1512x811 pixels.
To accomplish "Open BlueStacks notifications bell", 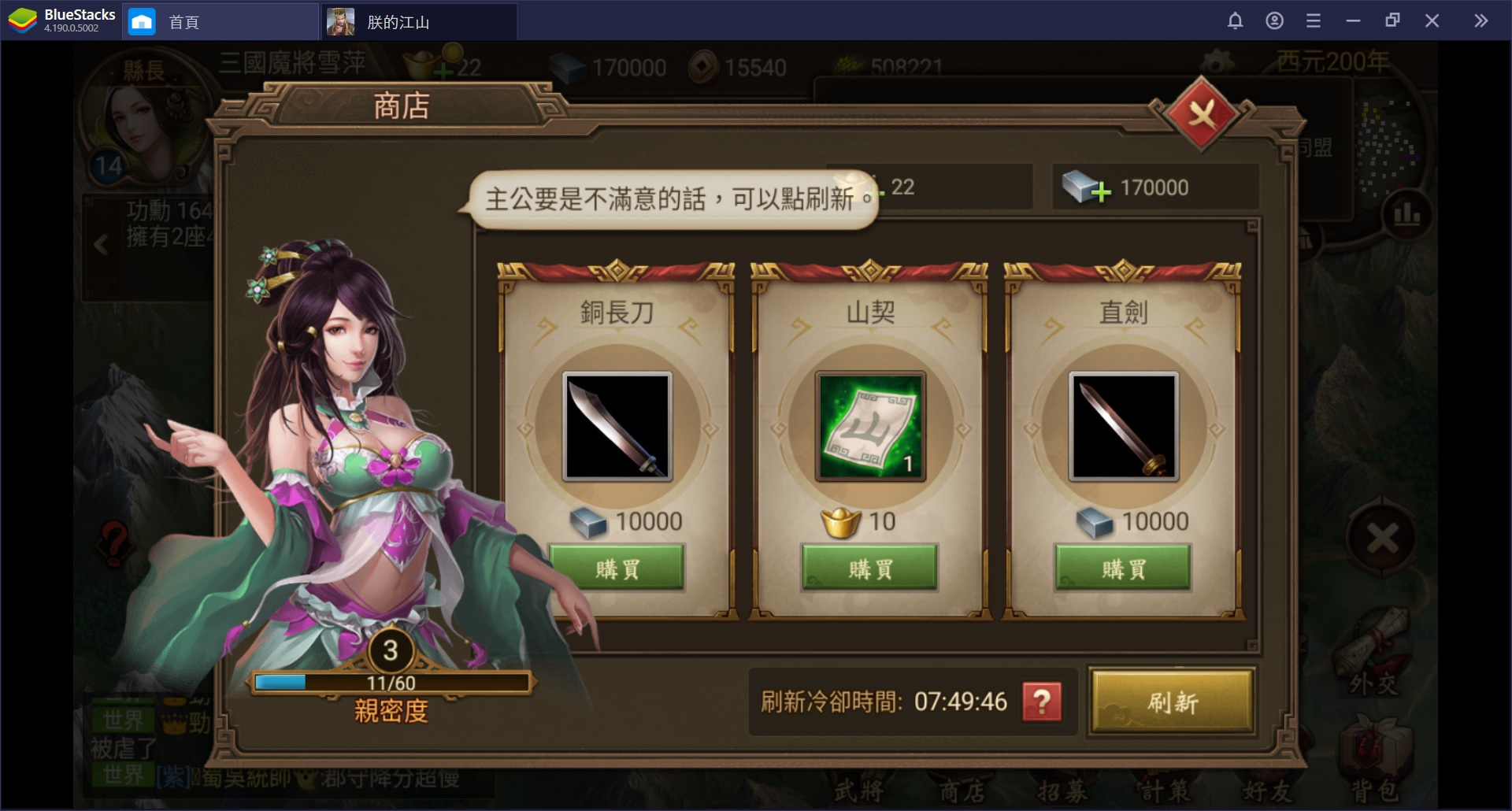I will click(x=1235, y=21).
